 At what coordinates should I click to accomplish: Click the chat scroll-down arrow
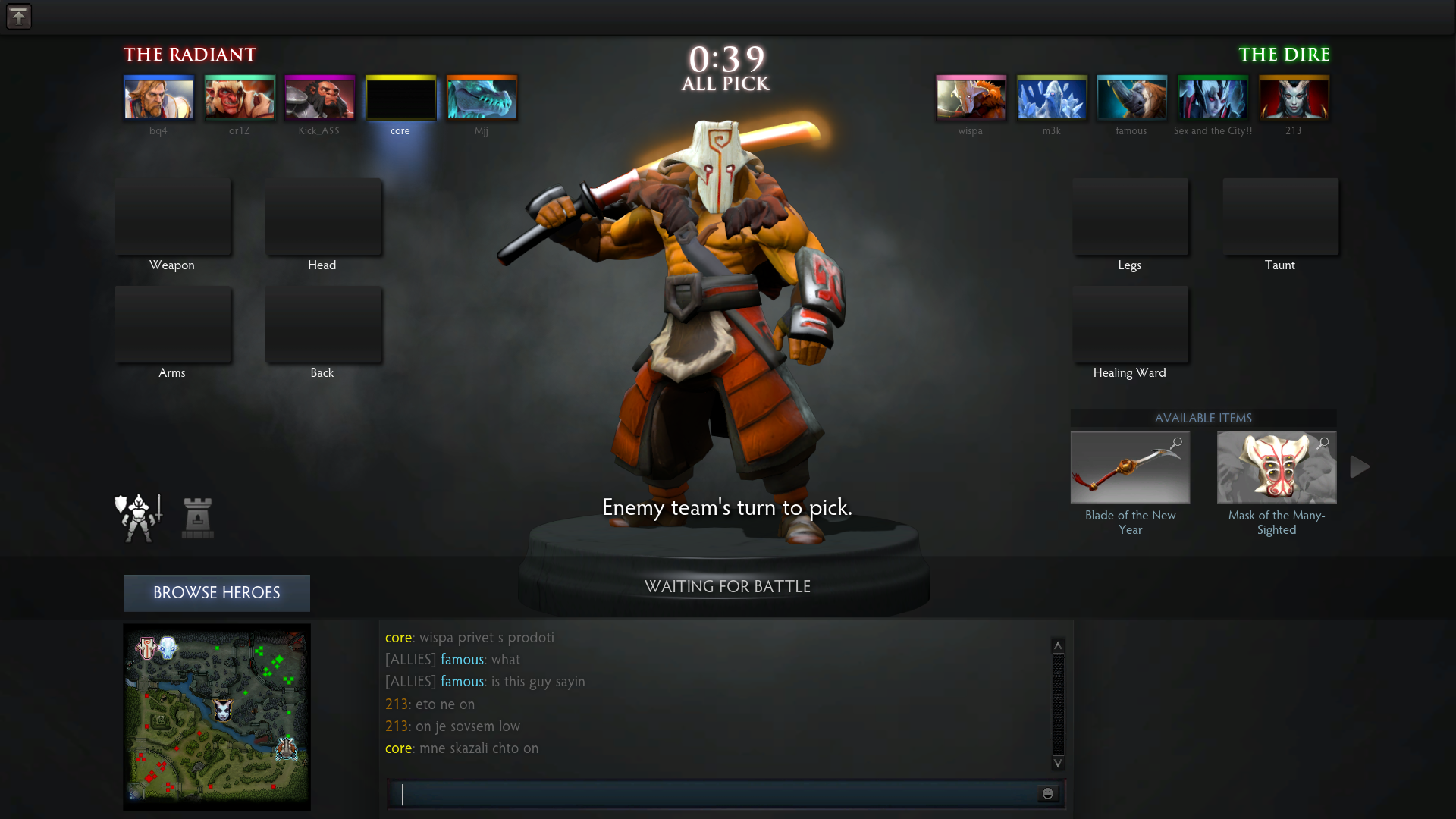(x=1058, y=763)
